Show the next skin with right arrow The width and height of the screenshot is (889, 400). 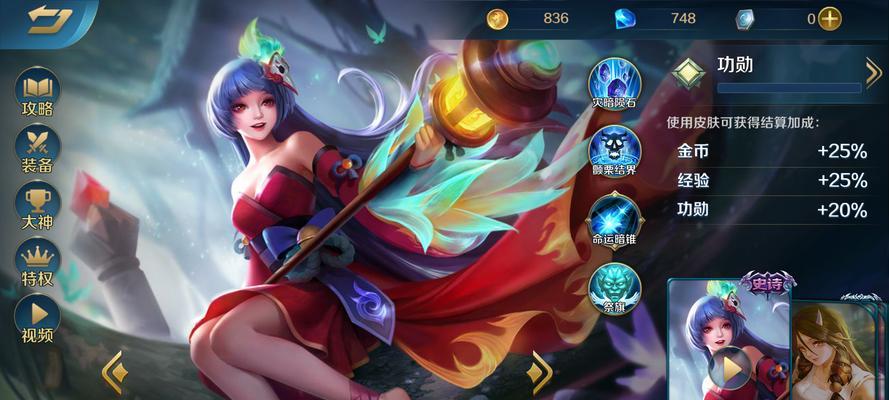point(540,372)
